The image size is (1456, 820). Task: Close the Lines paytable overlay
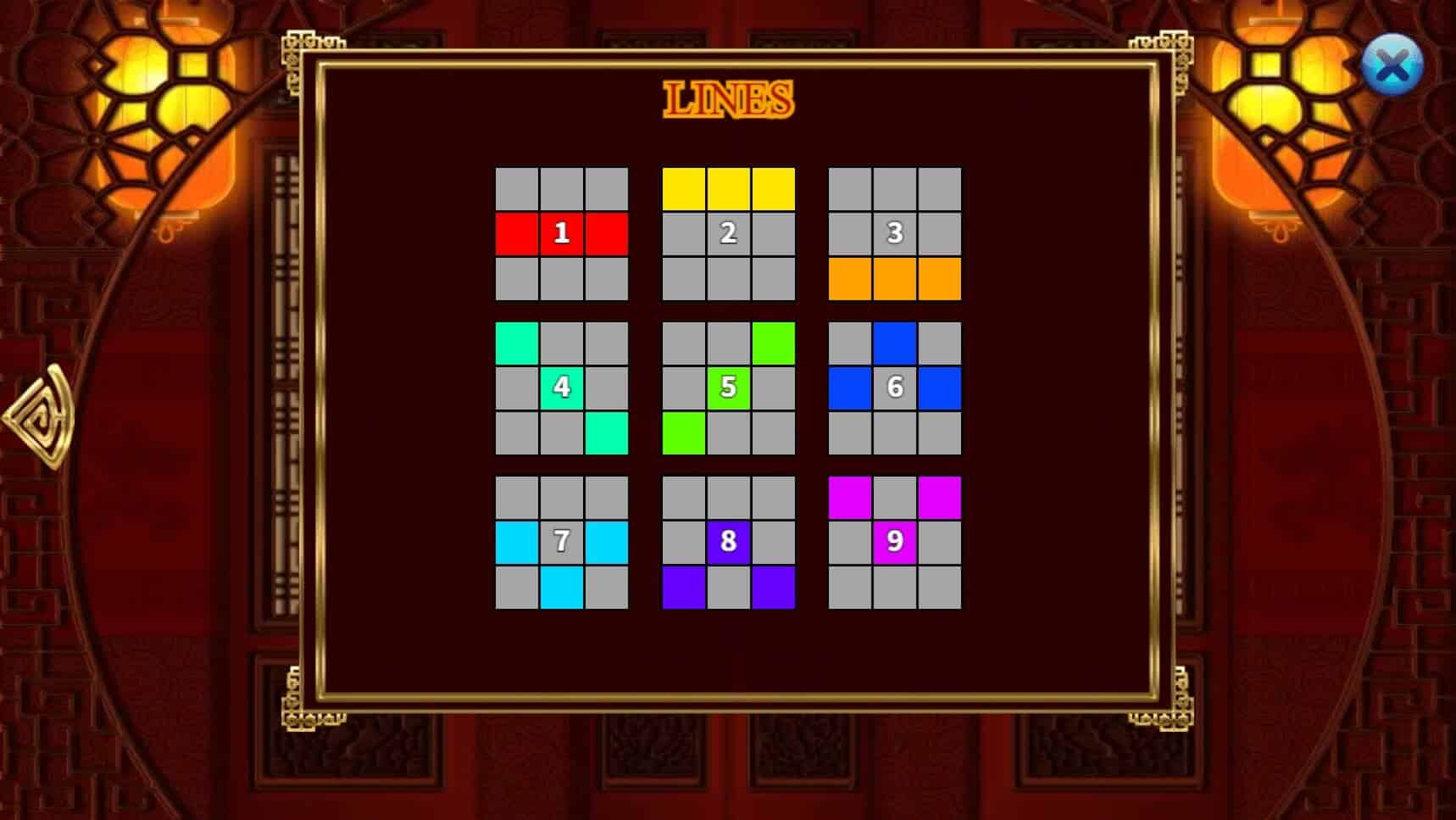tap(1392, 65)
